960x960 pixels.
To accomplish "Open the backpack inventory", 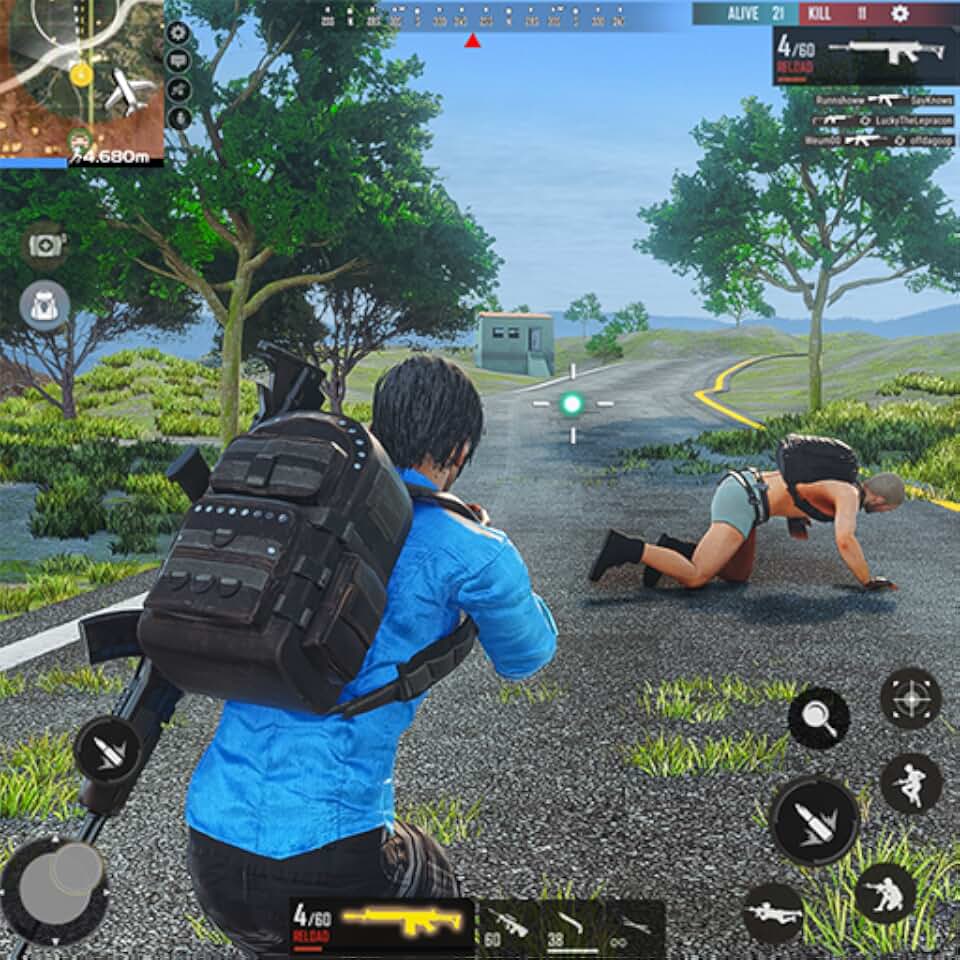I will point(45,305).
